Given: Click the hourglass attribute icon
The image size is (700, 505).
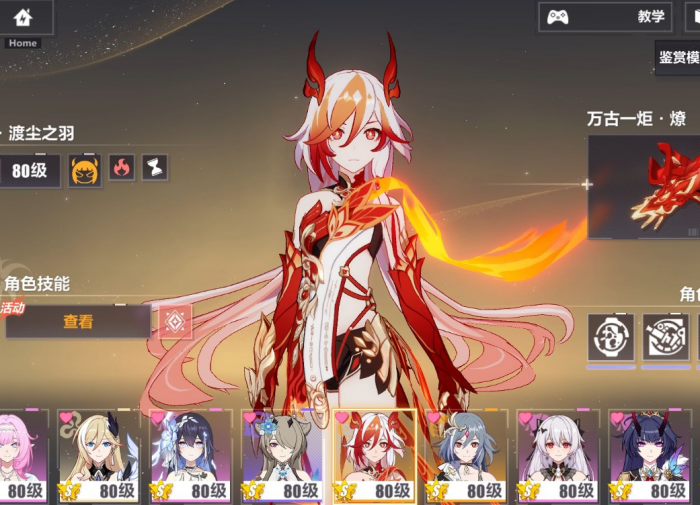Looking at the screenshot, I should 154,170.
